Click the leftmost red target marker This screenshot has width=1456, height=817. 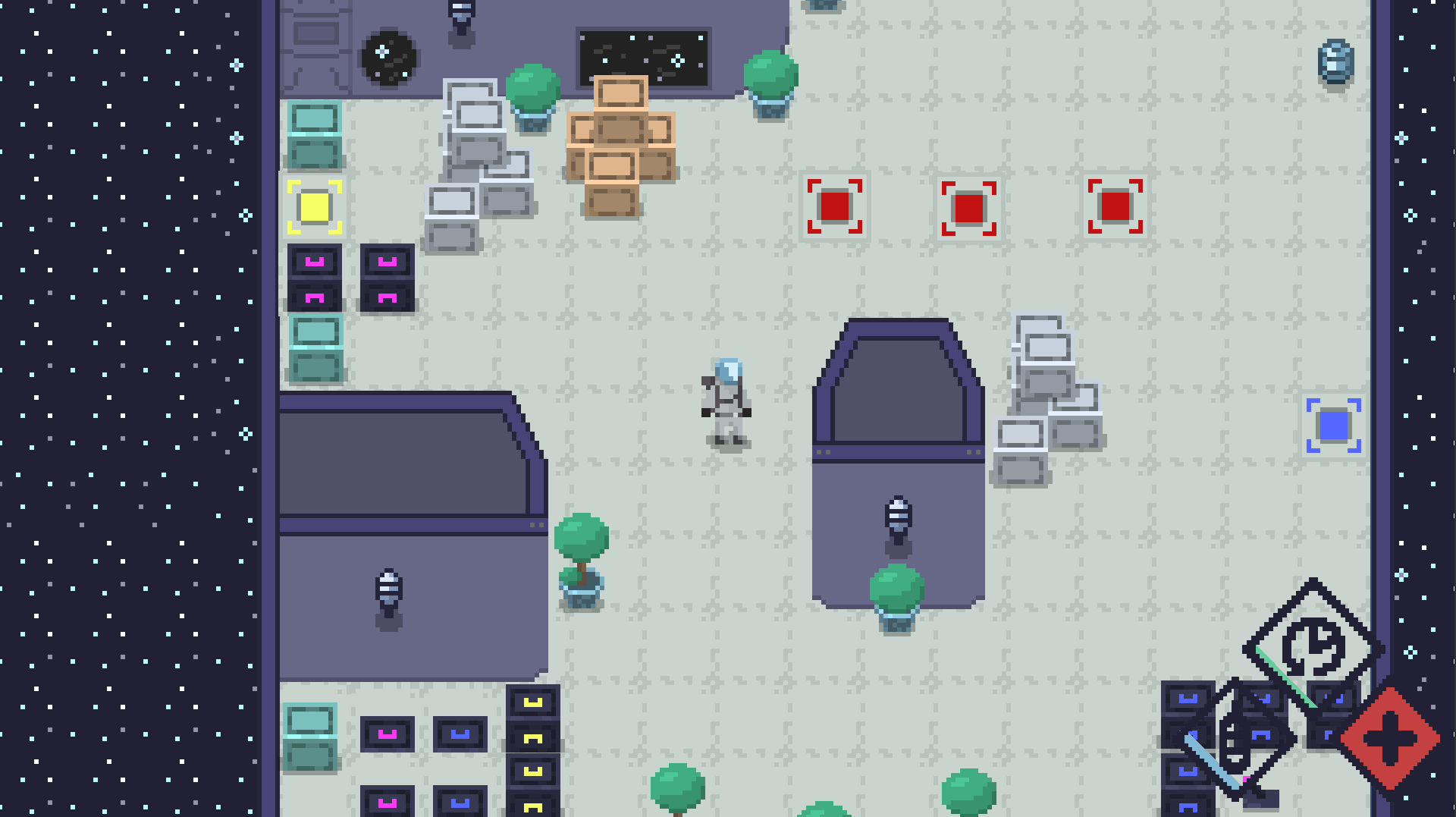tap(836, 206)
